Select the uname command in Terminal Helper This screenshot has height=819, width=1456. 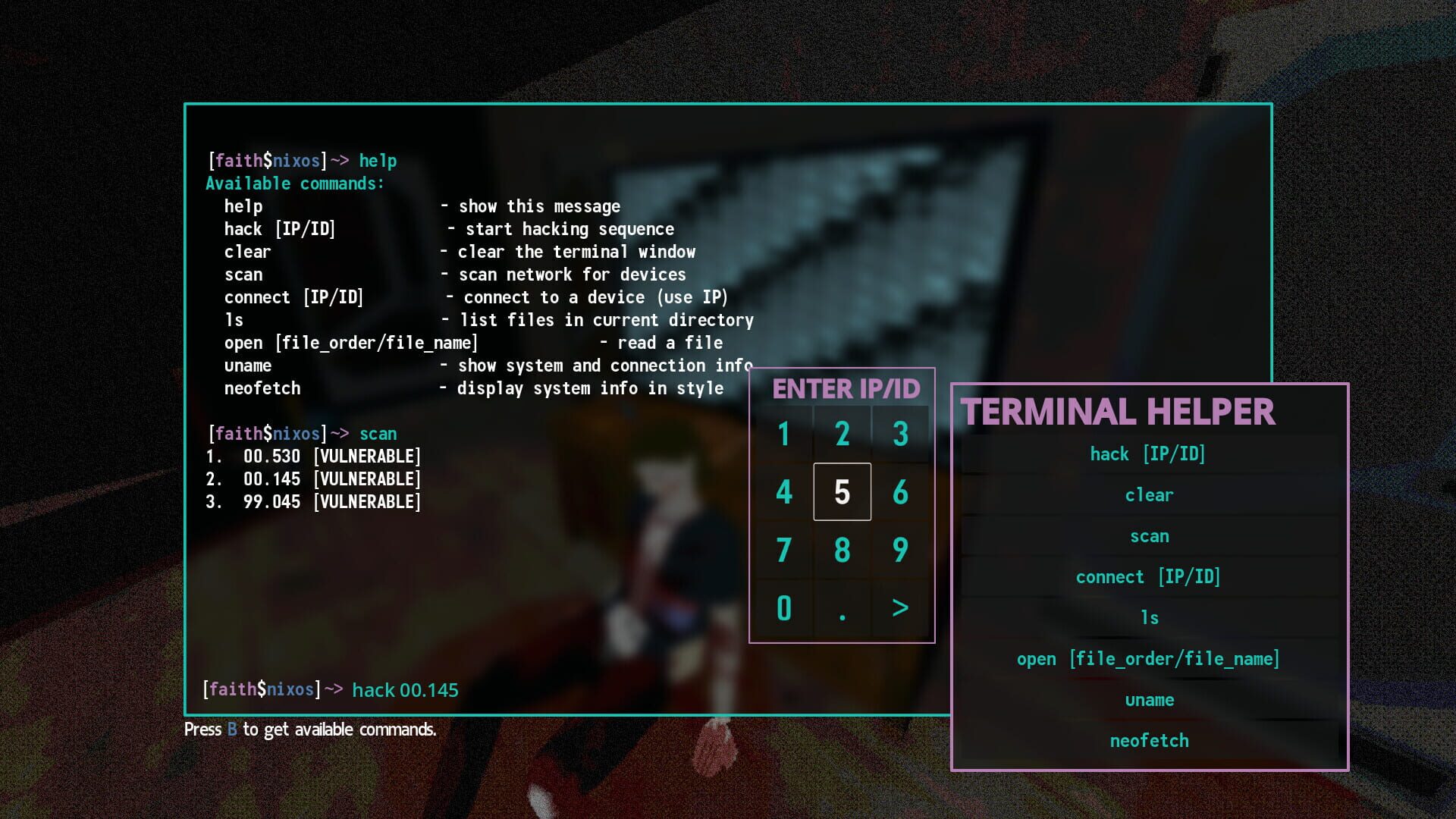pos(1148,699)
